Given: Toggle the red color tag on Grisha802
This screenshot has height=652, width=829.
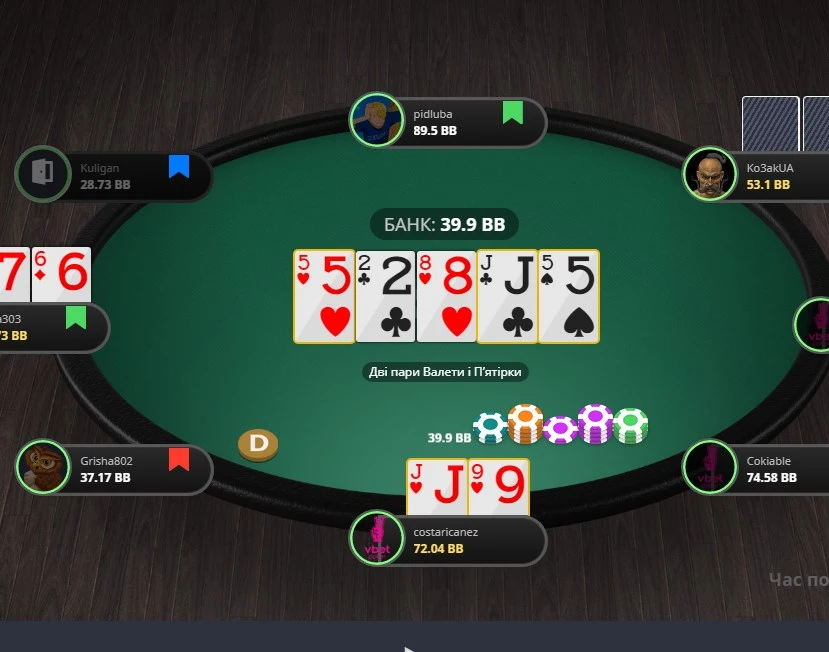Looking at the screenshot, I should (x=179, y=459).
